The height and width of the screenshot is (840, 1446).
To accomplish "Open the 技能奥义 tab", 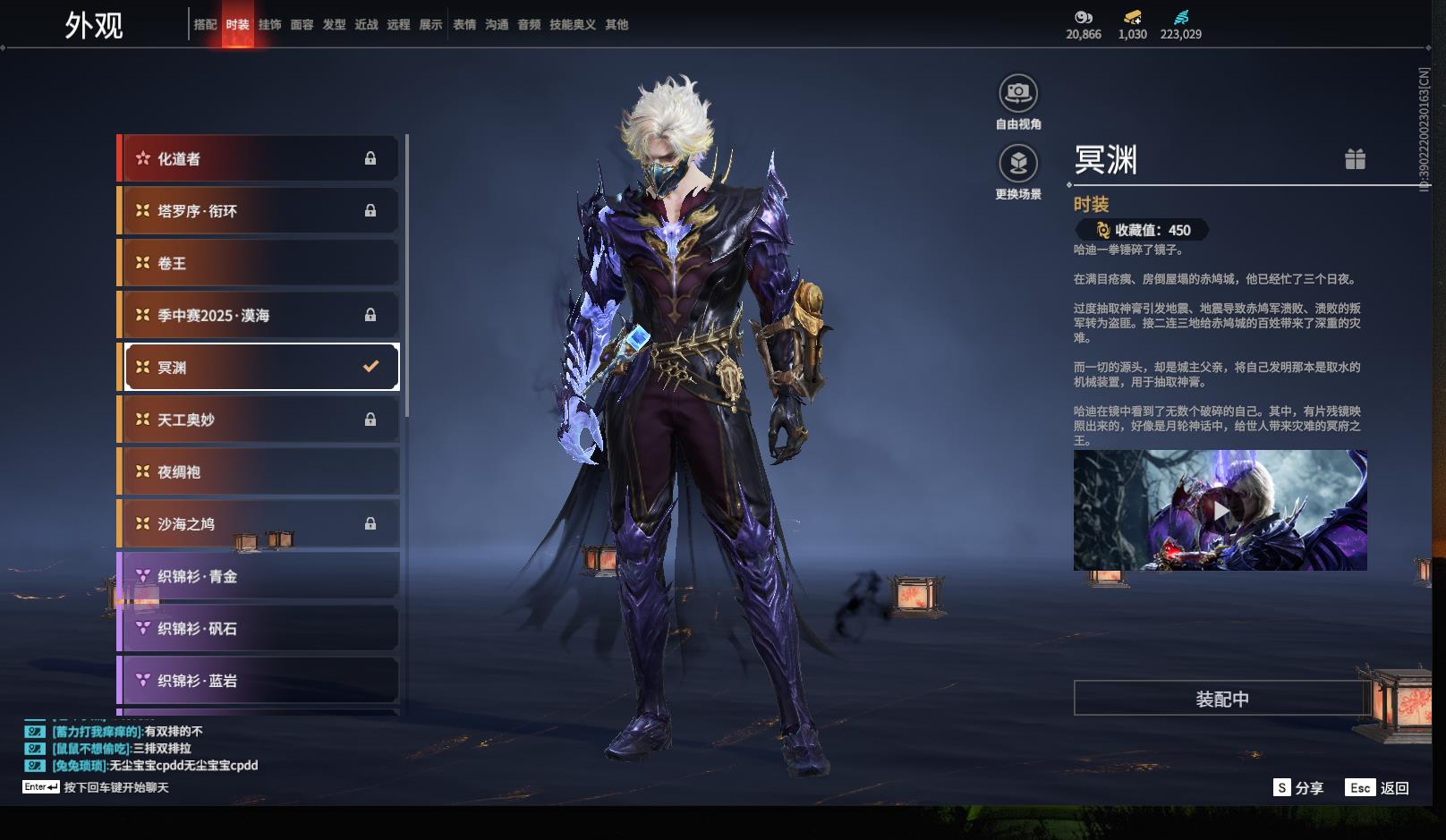I will (573, 25).
